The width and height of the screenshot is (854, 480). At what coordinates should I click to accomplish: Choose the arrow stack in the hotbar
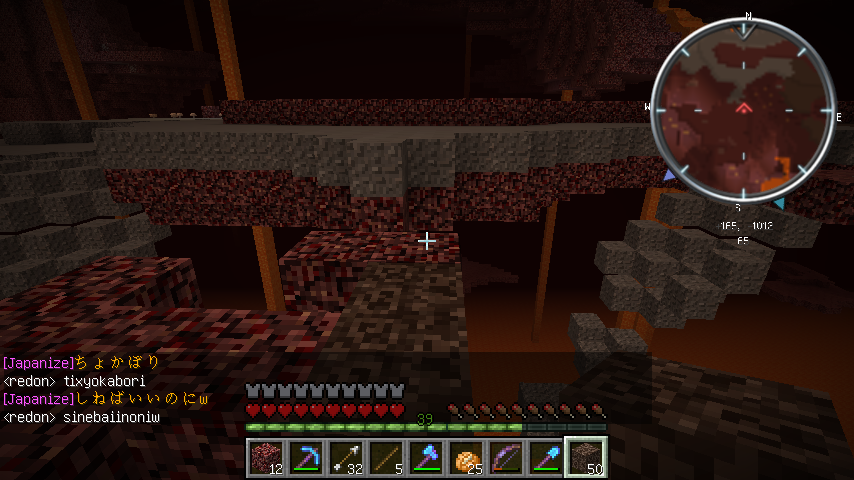345,457
